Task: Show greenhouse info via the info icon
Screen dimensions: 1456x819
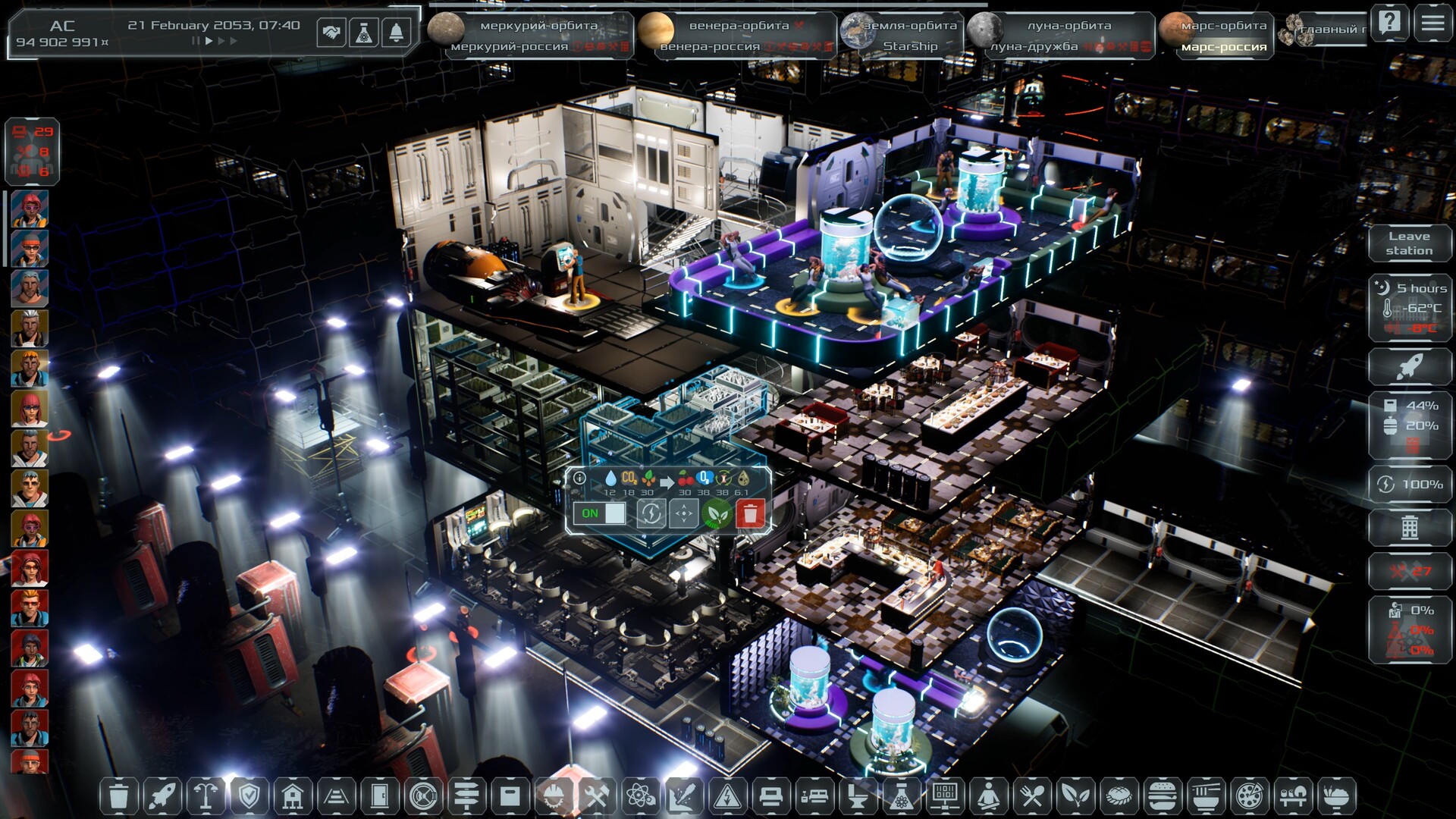Action: point(580,478)
